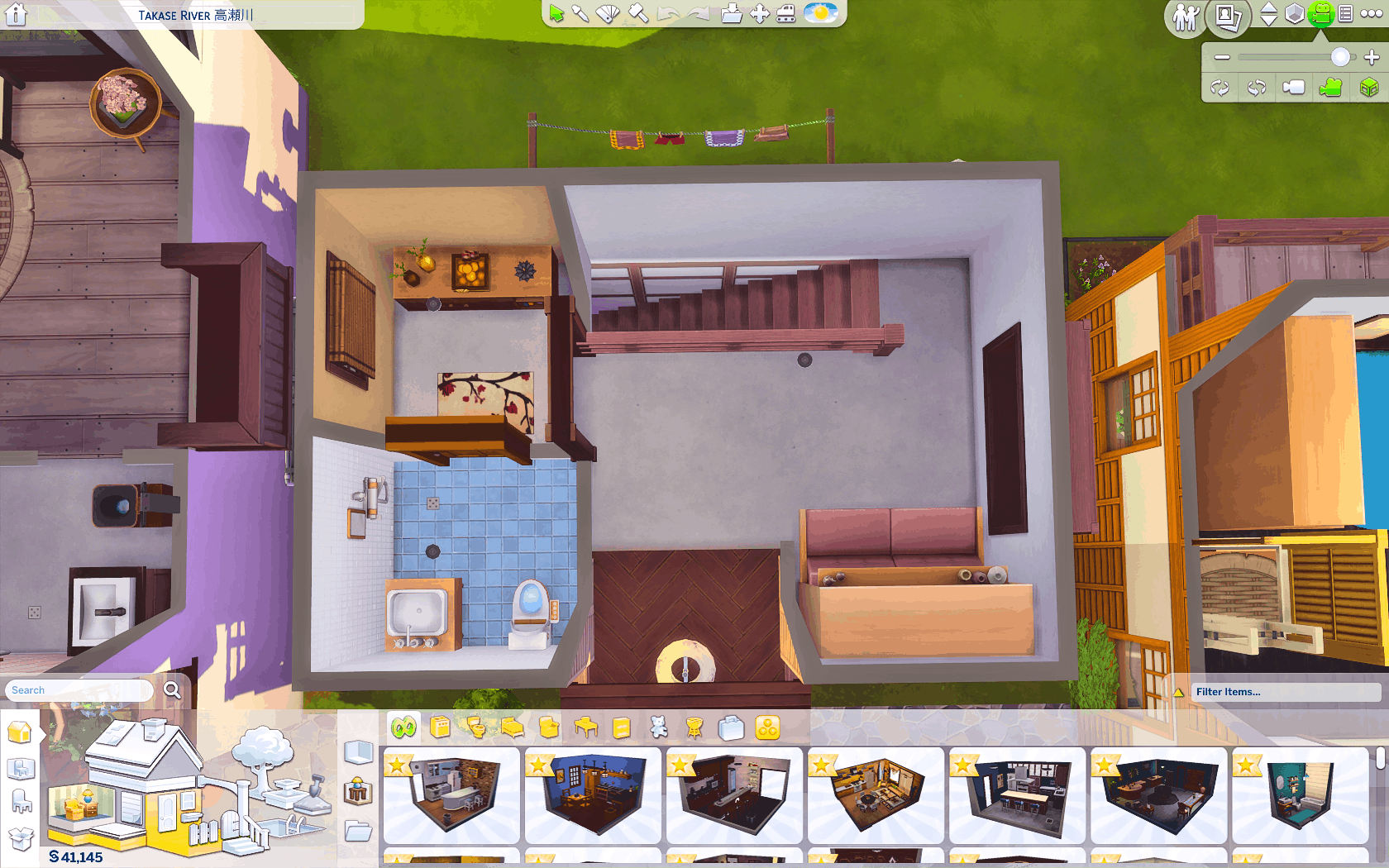1389x868 pixels.
Task: Open the three-dots options menu
Action: pyautogui.click(x=1371, y=14)
